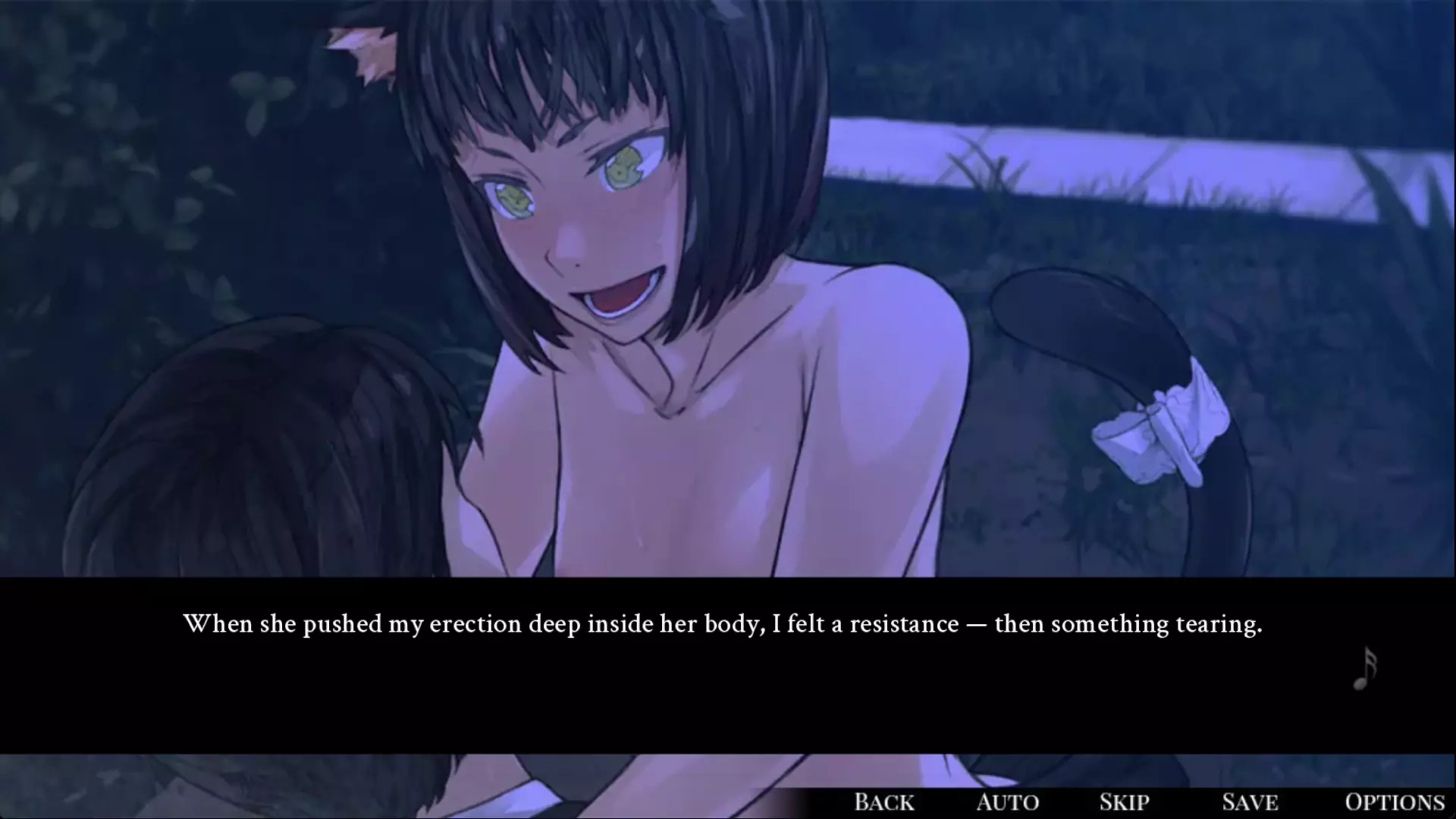Open the Save menu
The width and height of the screenshot is (1456, 819).
tap(1250, 802)
